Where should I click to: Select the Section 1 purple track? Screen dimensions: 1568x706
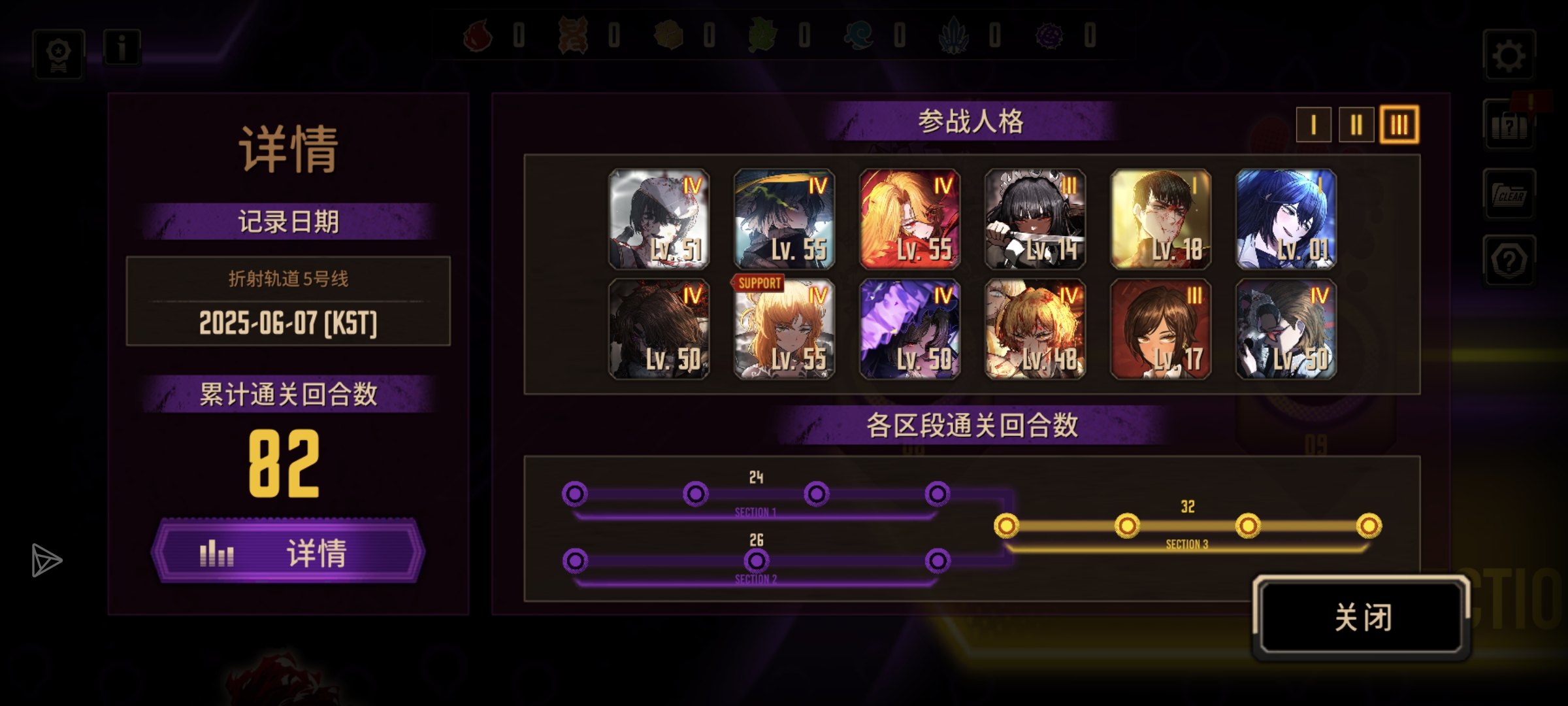point(756,494)
